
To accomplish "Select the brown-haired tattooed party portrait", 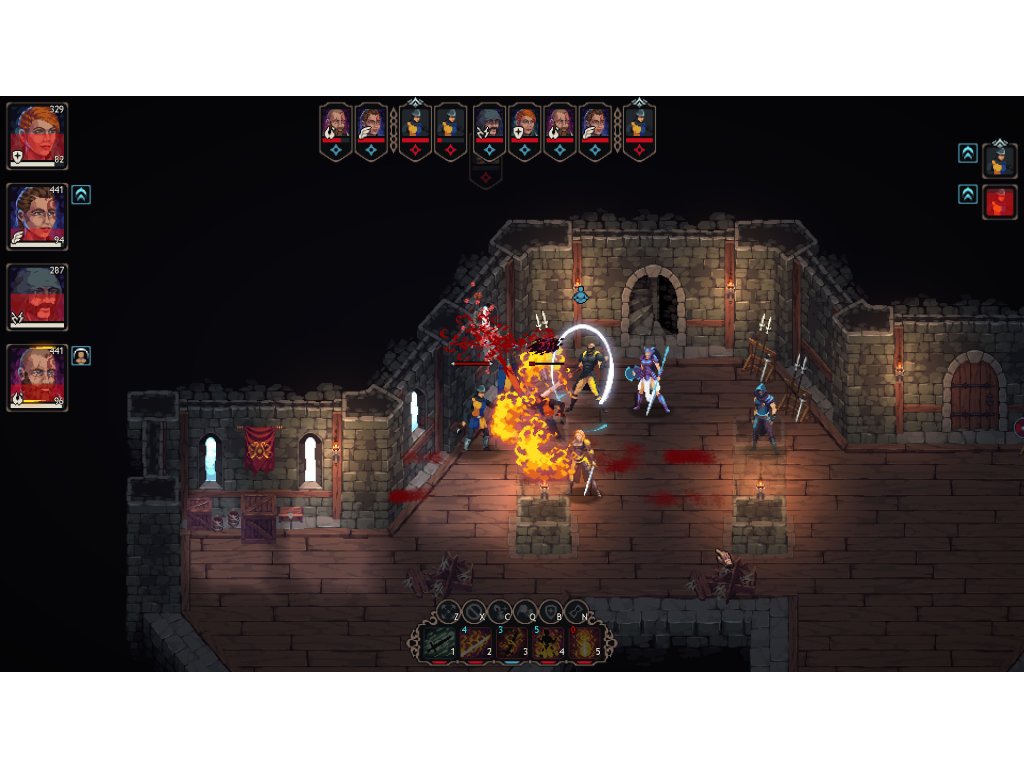I will click(37, 216).
